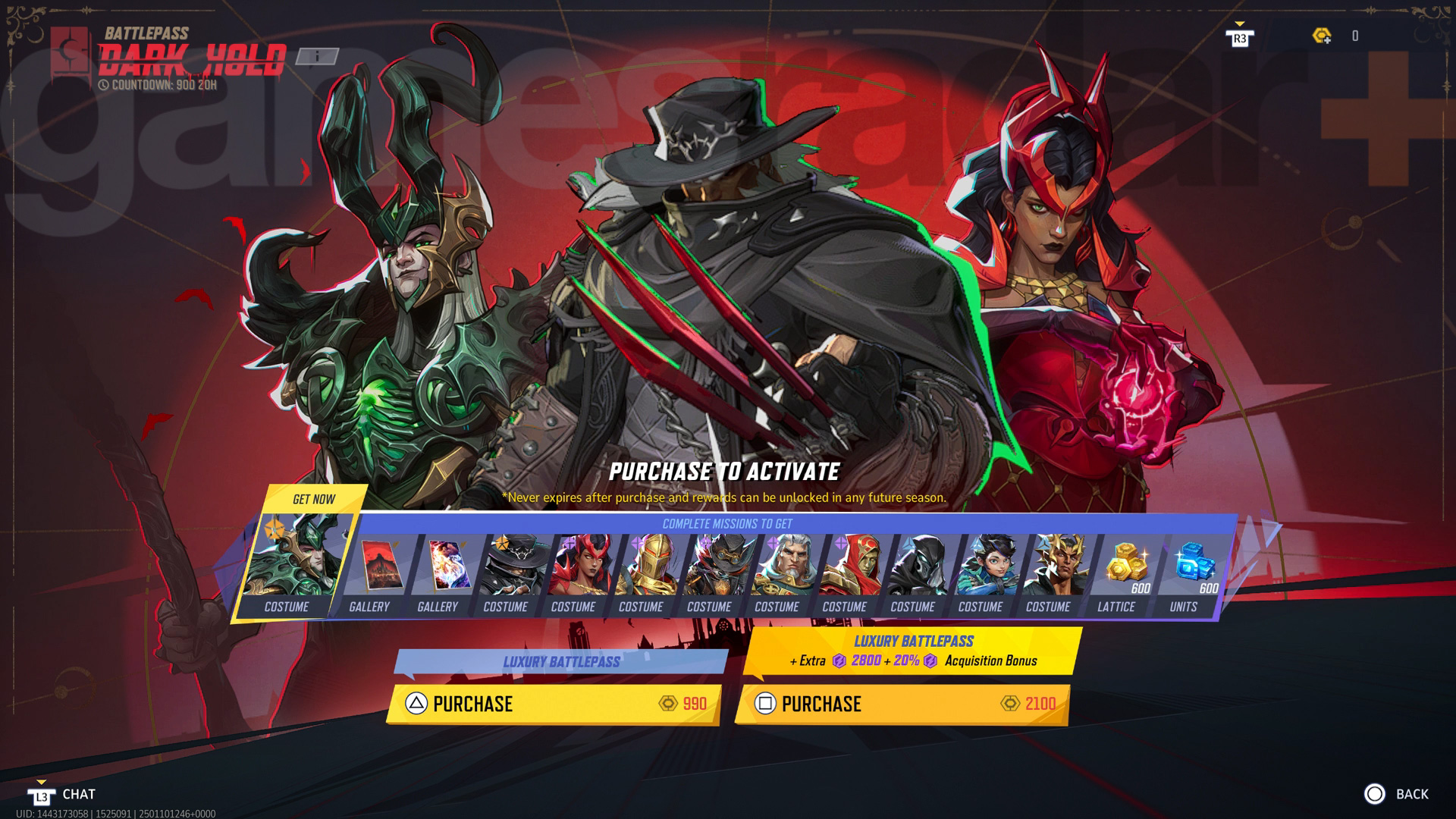Open the Dark Hold battlepass info icon
The height and width of the screenshot is (819, 1456).
coord(315,55)
